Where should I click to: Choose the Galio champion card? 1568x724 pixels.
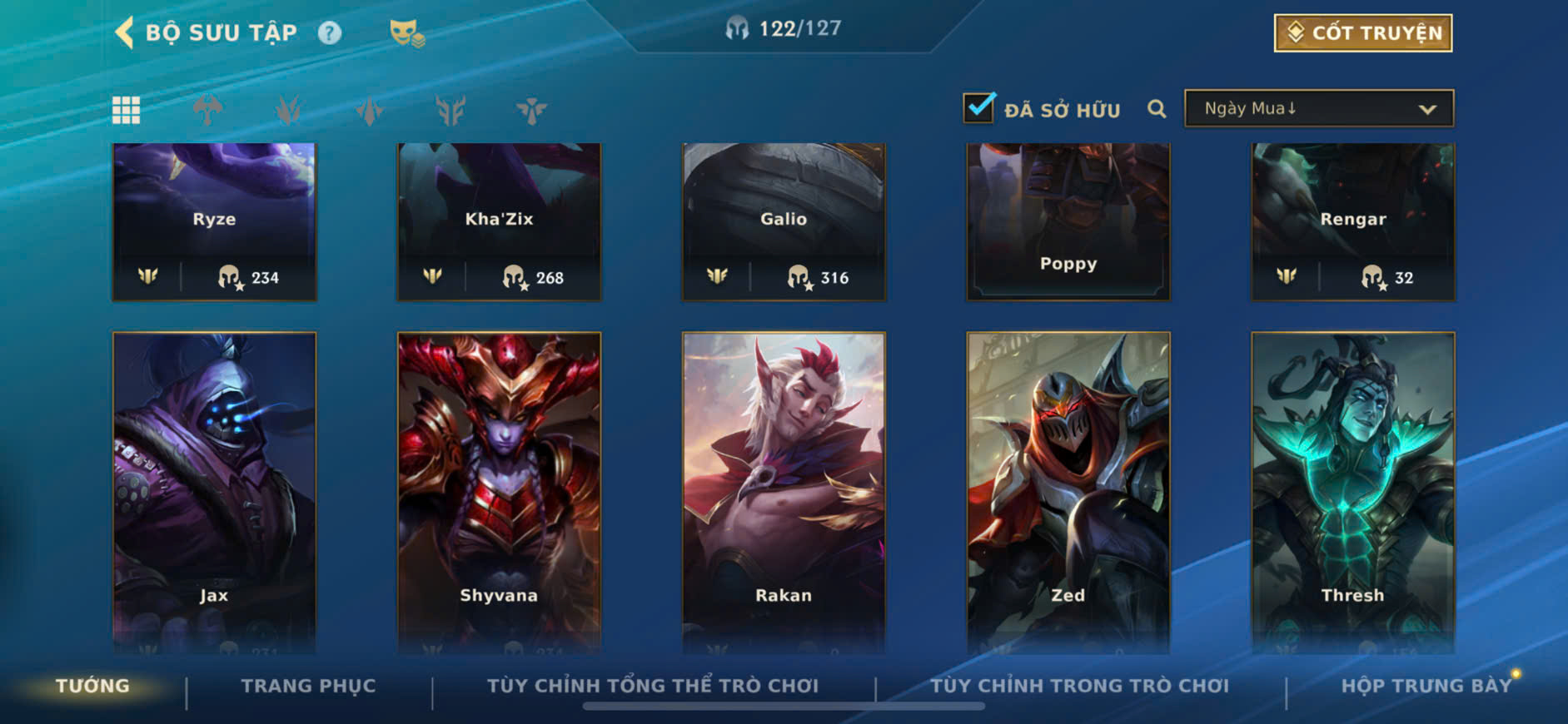pos(784,221)
